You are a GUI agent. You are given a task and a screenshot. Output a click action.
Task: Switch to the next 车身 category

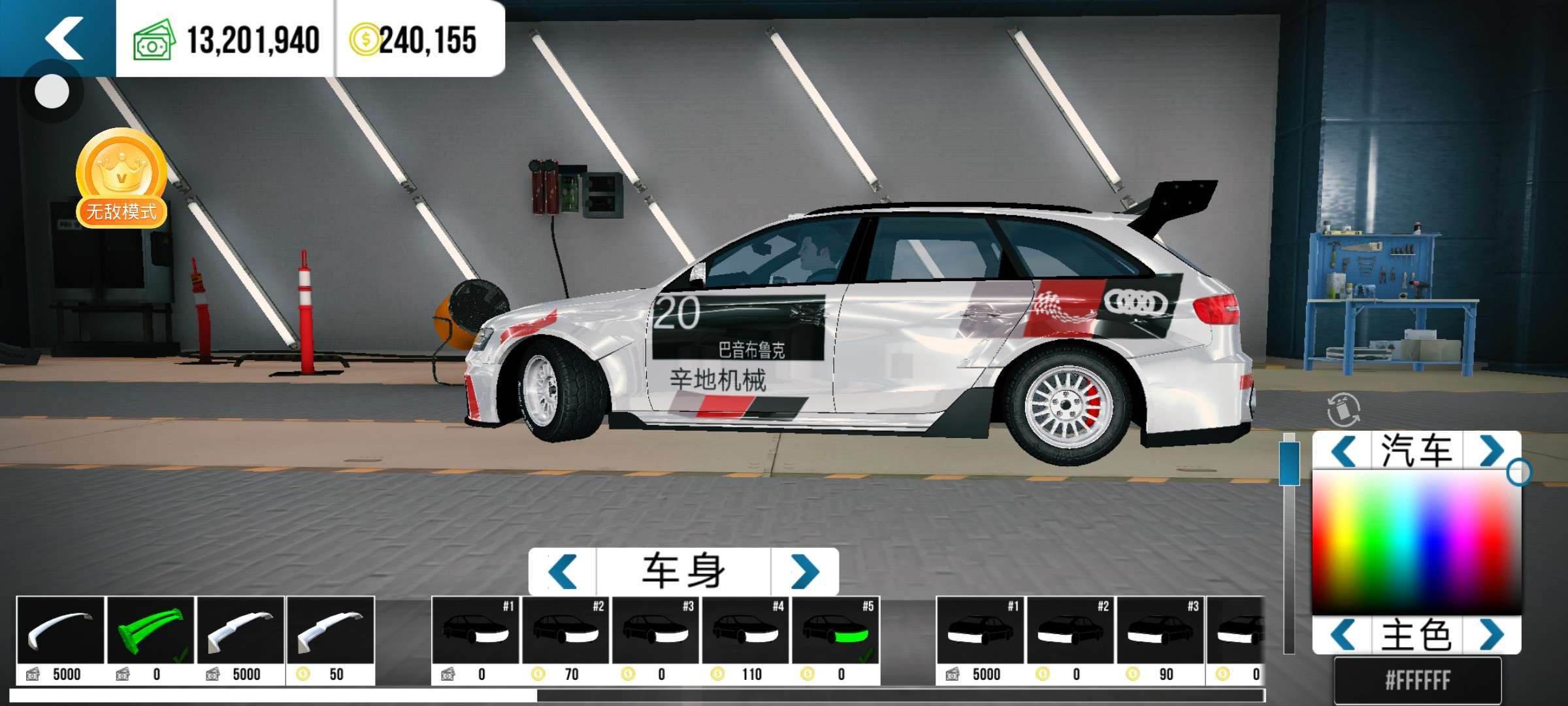pos(805,572)
